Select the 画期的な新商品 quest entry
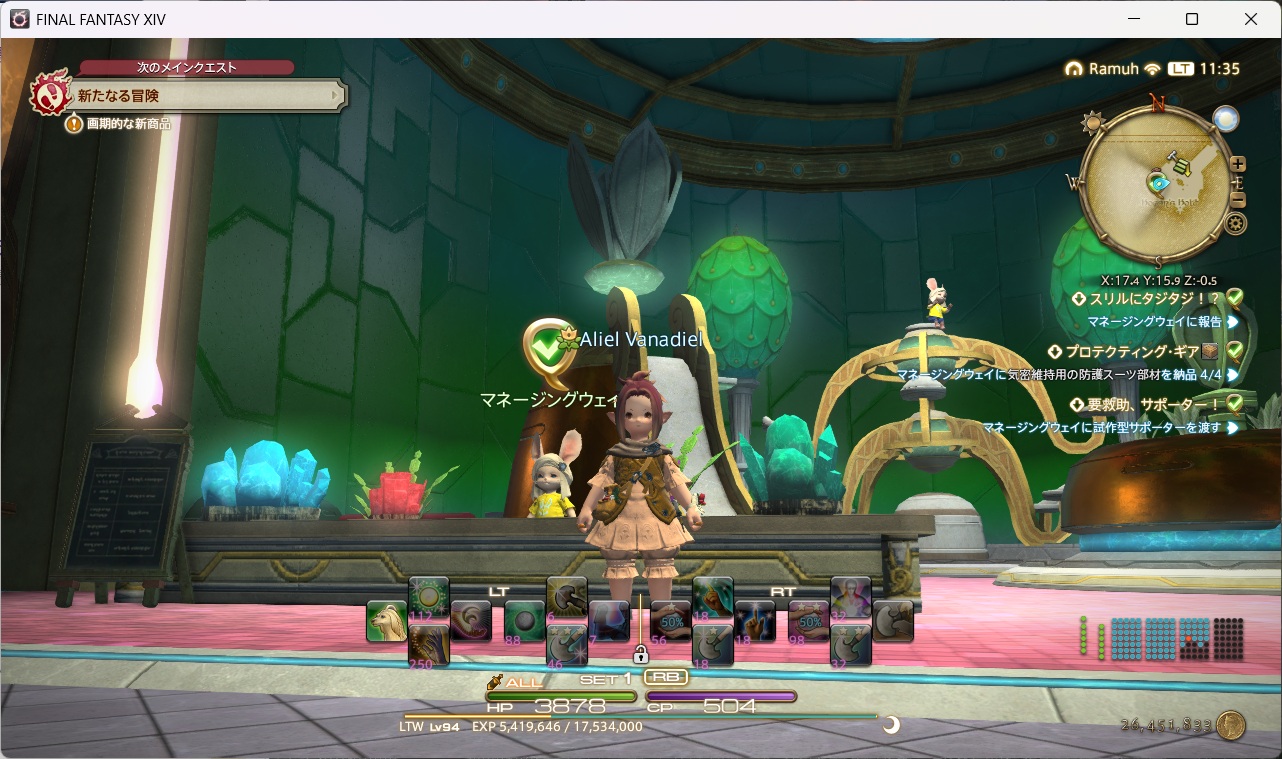This screenshot has width=1282, height=759. (x=128, y=124)
